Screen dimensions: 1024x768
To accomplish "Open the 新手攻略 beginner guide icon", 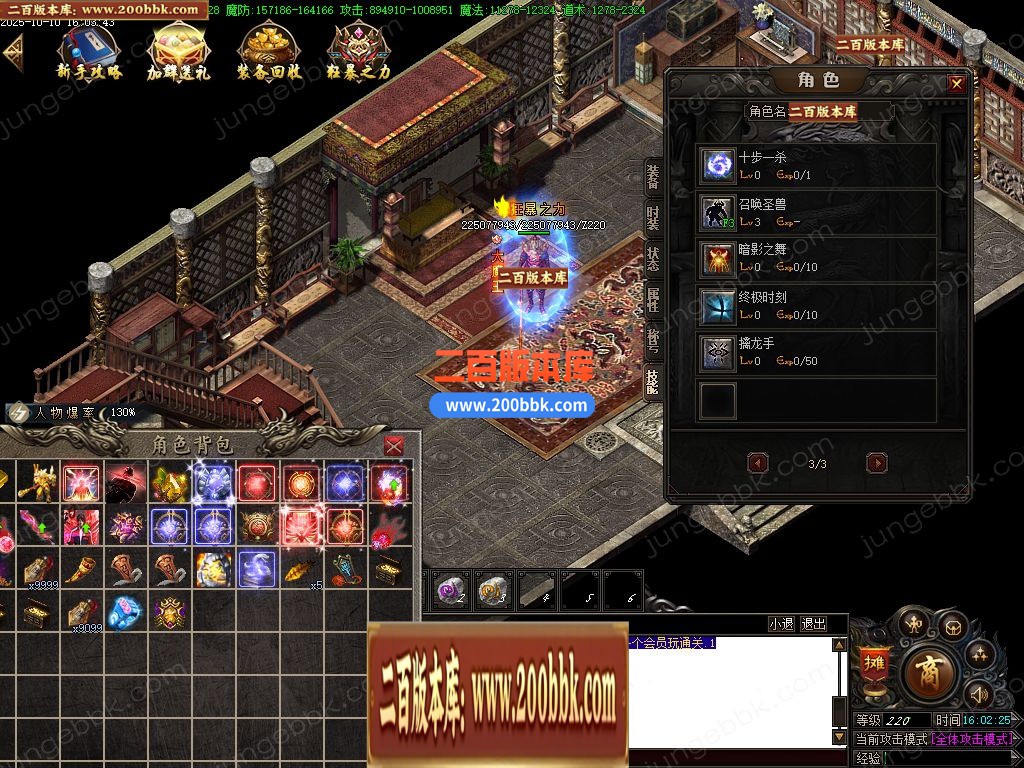I will (90, 50).
